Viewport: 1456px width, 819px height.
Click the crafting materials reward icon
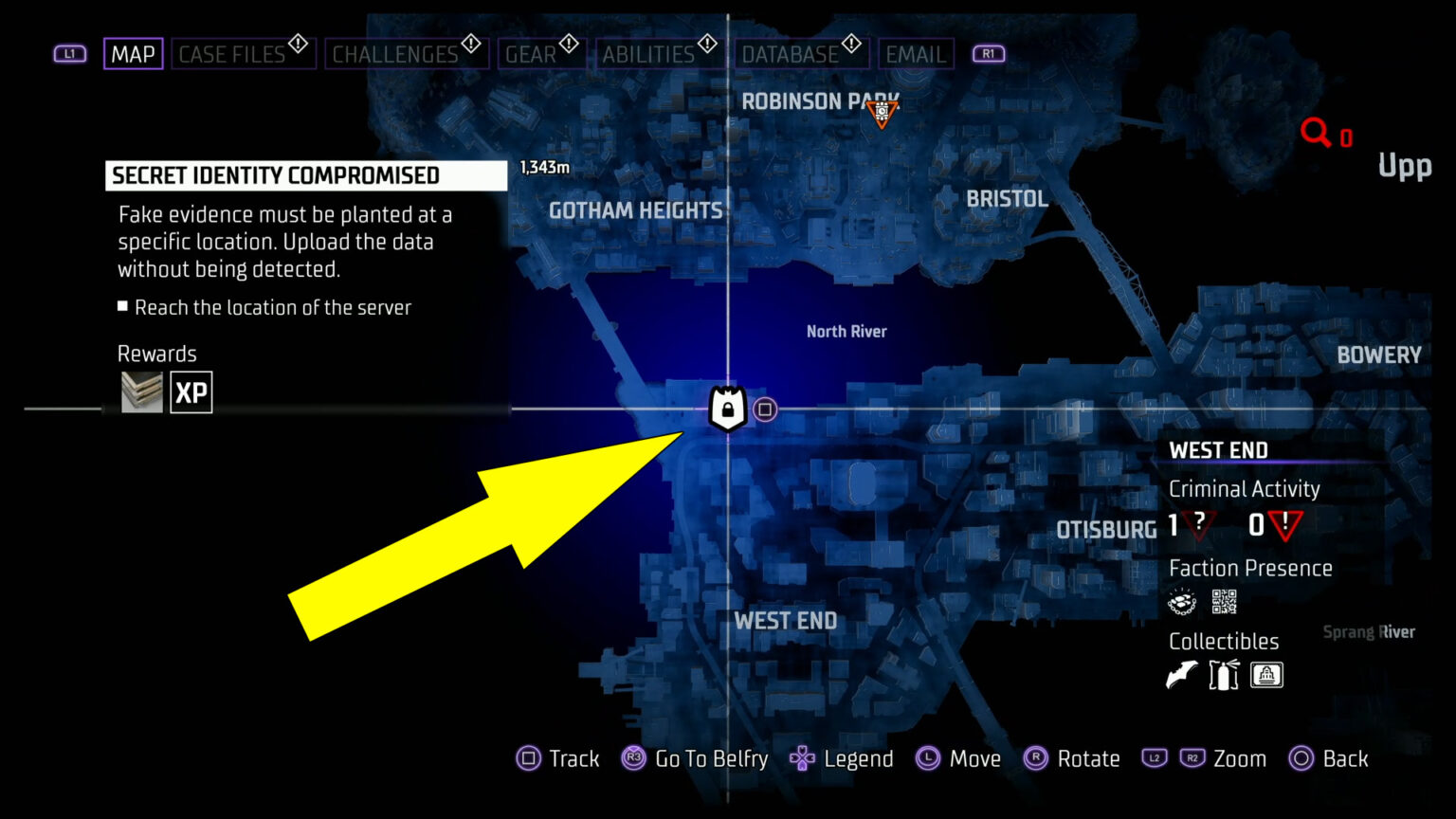(140, 391)
